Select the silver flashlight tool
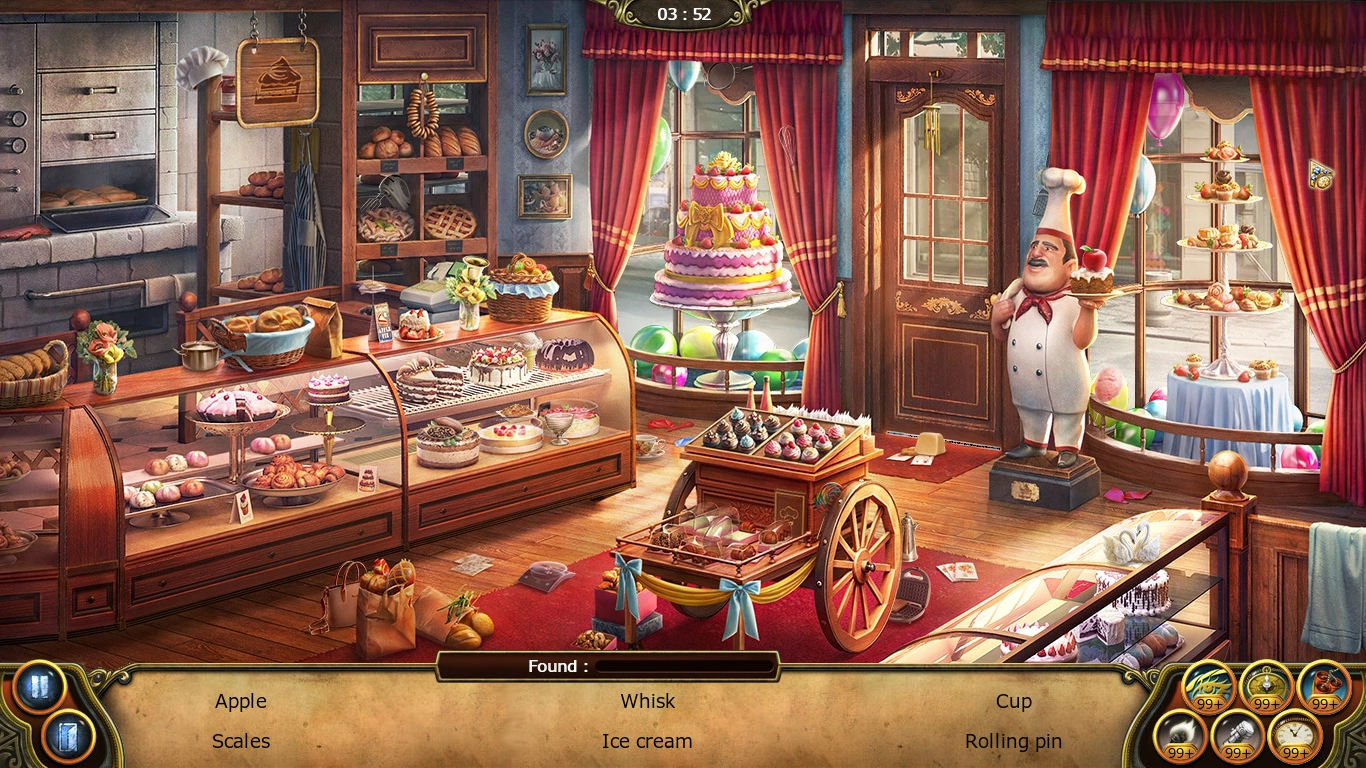This screenshot has width=1366, height=768. (1238, 737)
